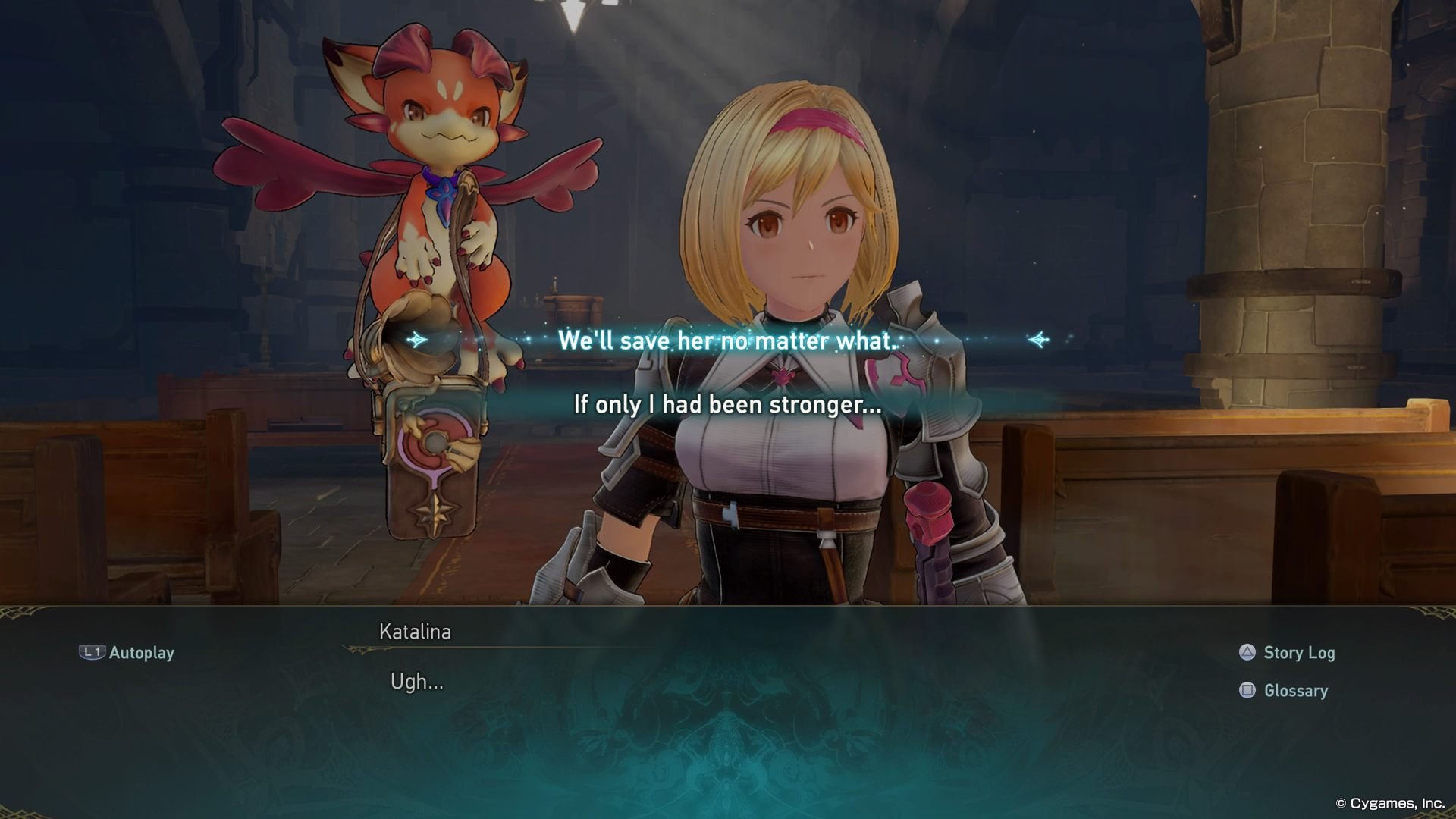Click the L1 button prompt icon
The image size is (1456, 819).
(94, 652)
